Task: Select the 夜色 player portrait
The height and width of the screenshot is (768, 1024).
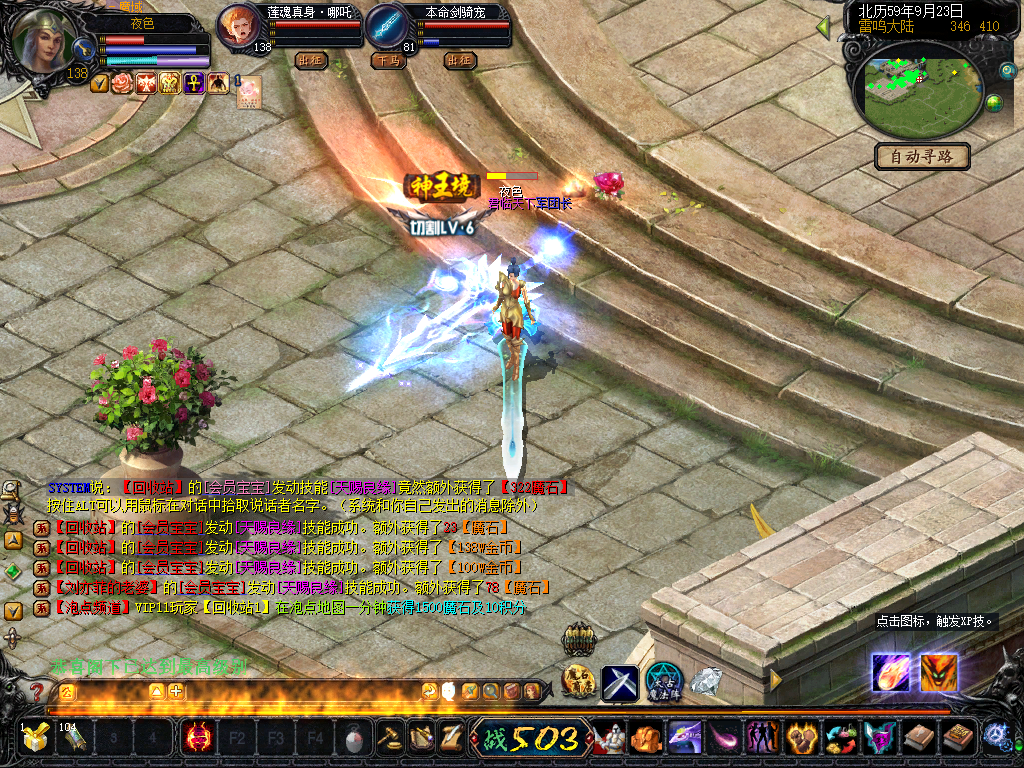Action: [40, 40]
